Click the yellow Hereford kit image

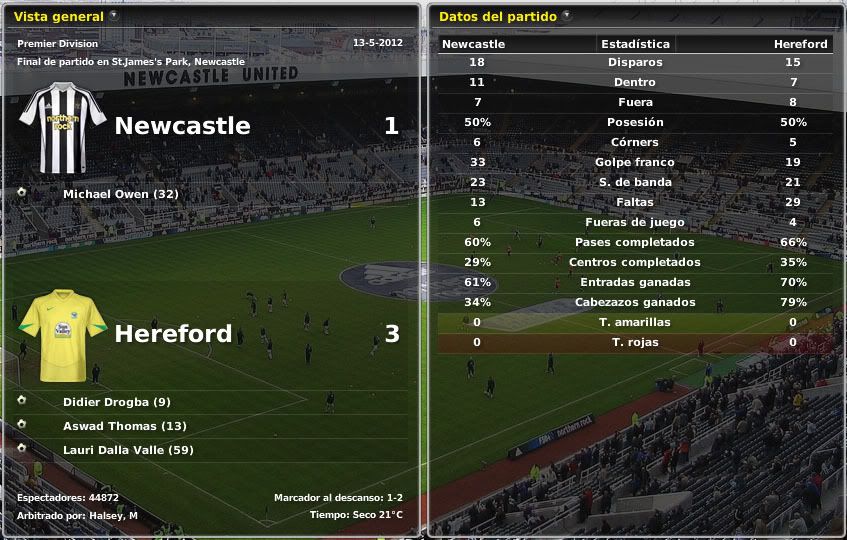62,335
